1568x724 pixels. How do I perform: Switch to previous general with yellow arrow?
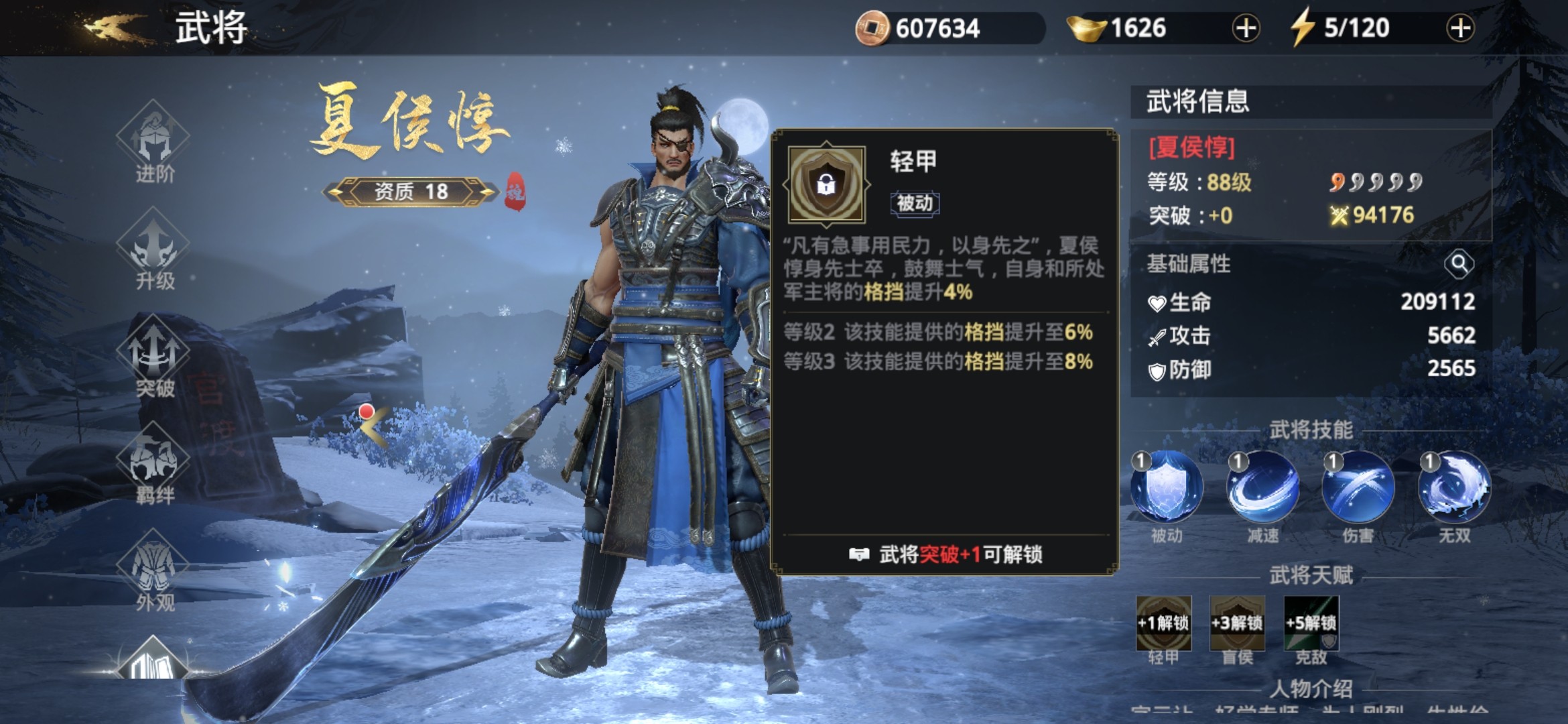(x=373, y=426)
